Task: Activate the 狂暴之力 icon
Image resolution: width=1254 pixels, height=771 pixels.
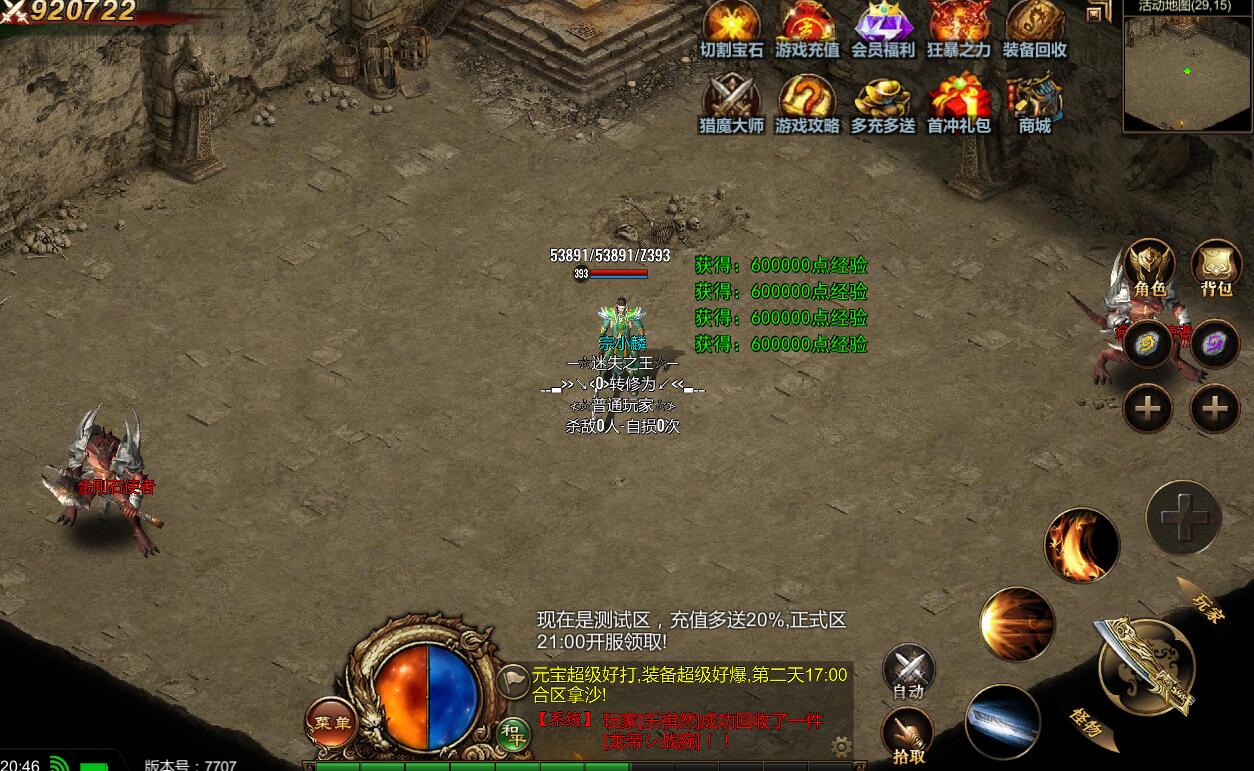Action: click(959, 27)
